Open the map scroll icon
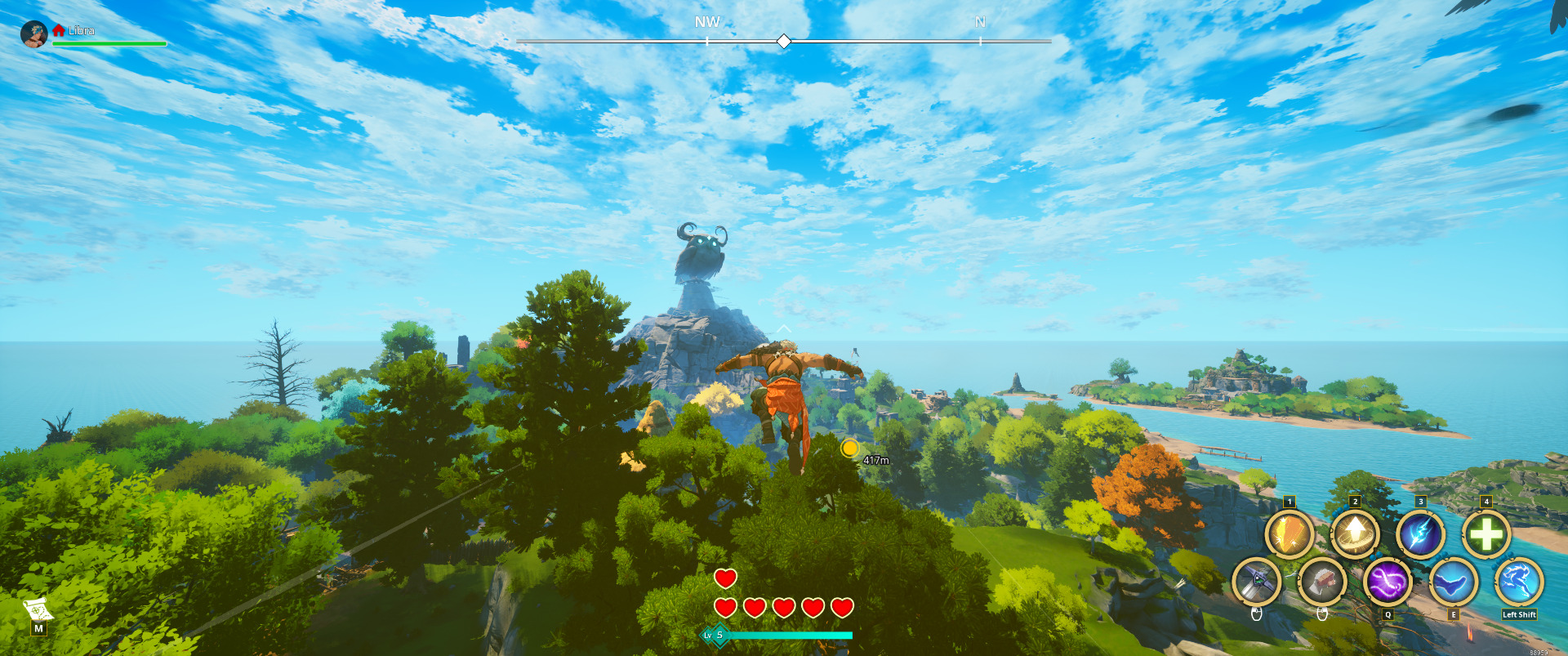The width and height of the screenshot is (1568, 656). coord(38,610)
